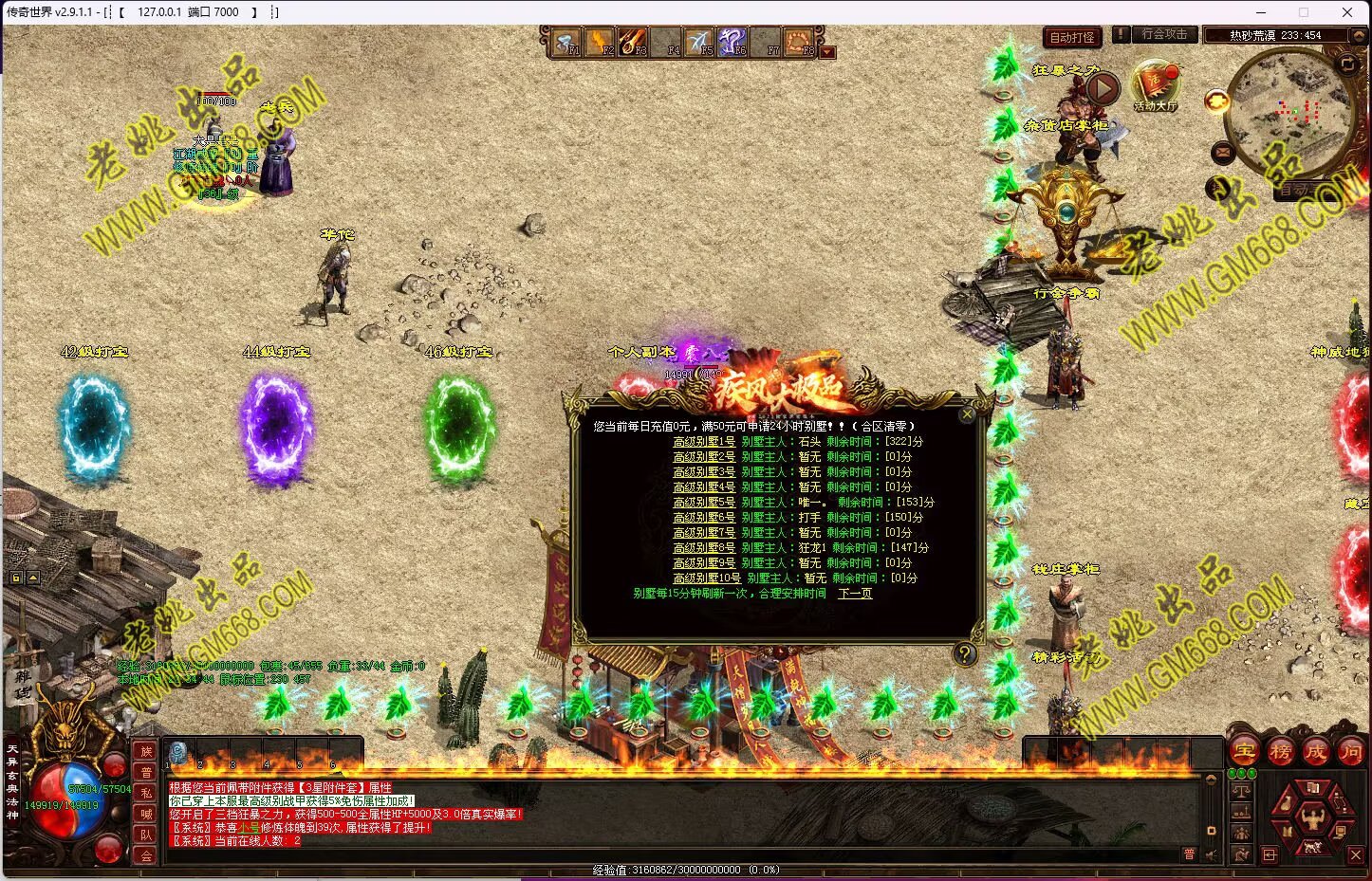Expand the skill bar dropdown arrow
The image size is (1372, 881).
coord(827,53)
